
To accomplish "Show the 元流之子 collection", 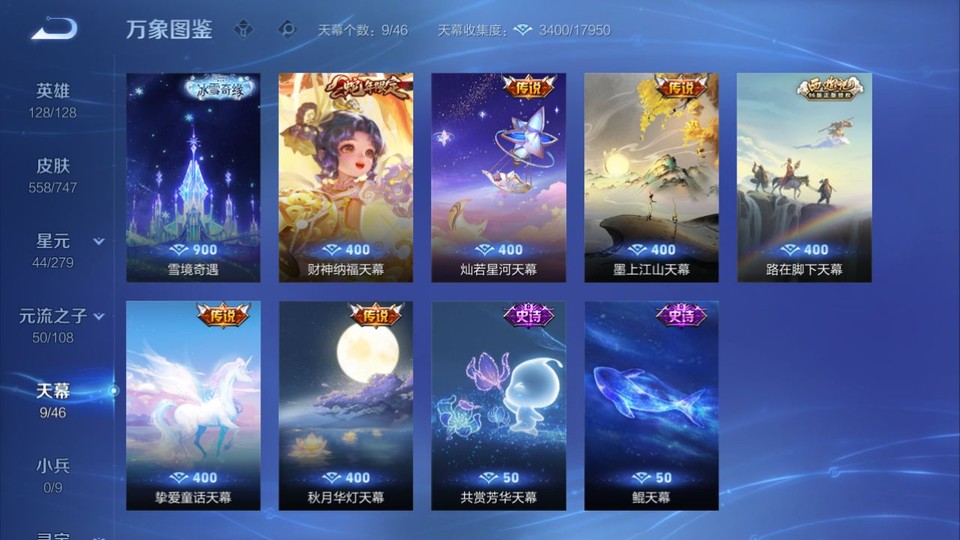I will (x=53, y=324).
